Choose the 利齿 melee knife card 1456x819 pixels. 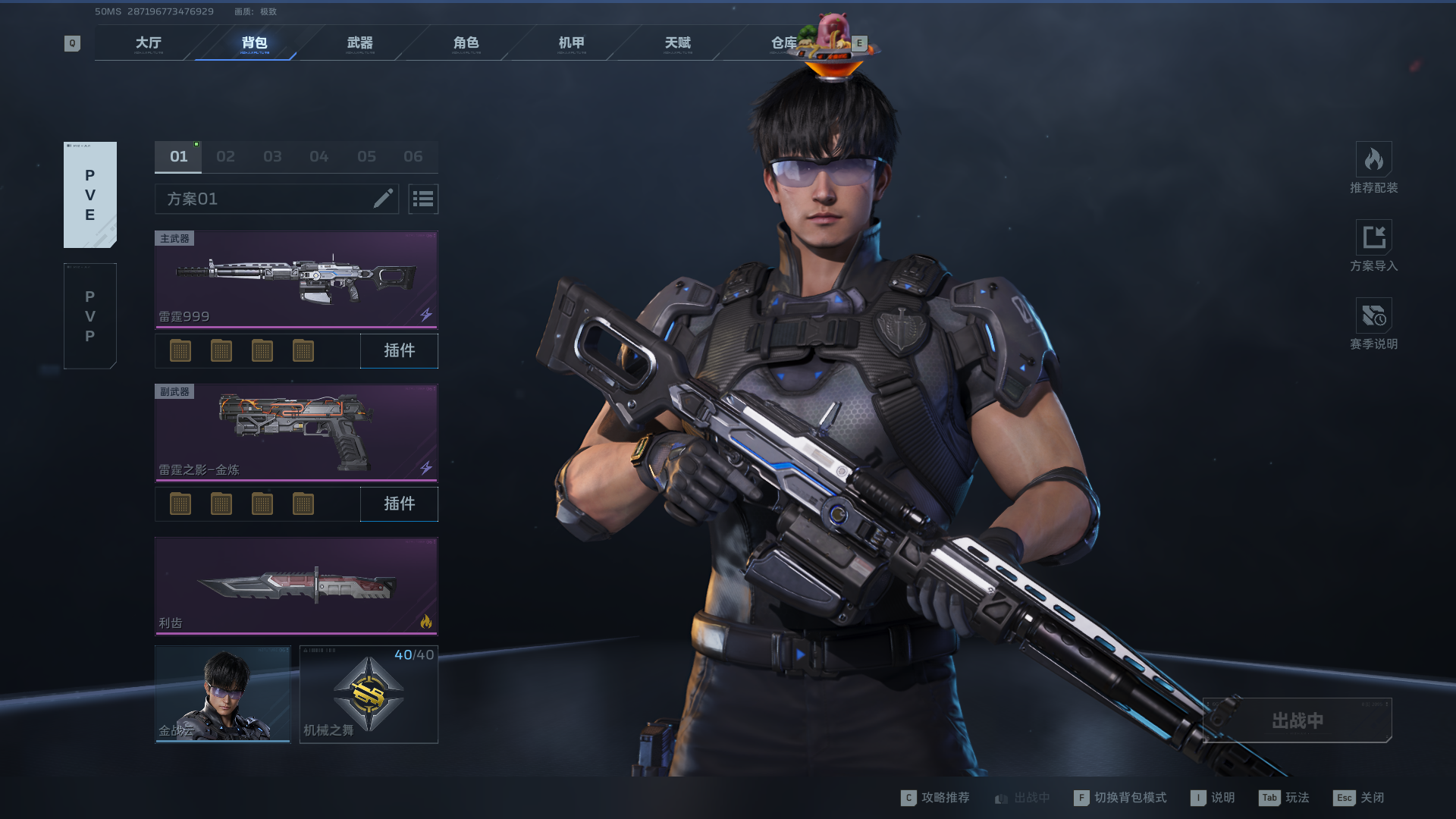296,585
